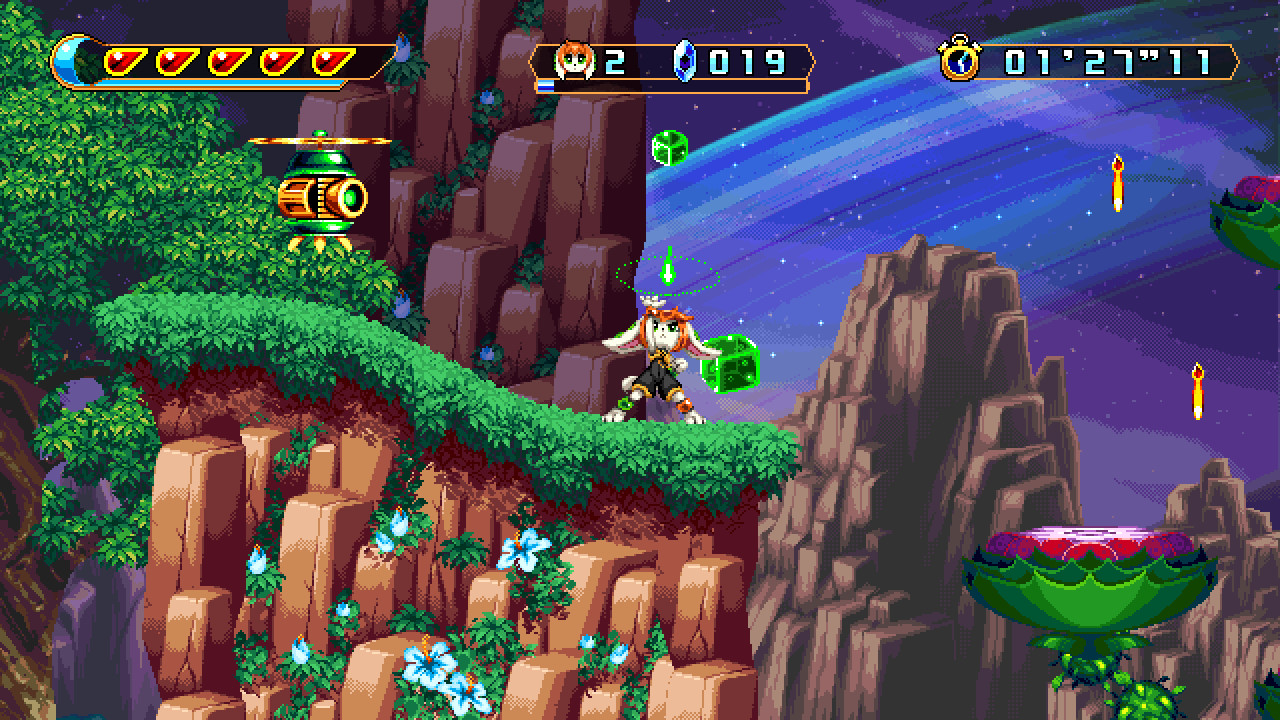
Task: Toggle the green cube Milla is holding
Action: [731, 367]
